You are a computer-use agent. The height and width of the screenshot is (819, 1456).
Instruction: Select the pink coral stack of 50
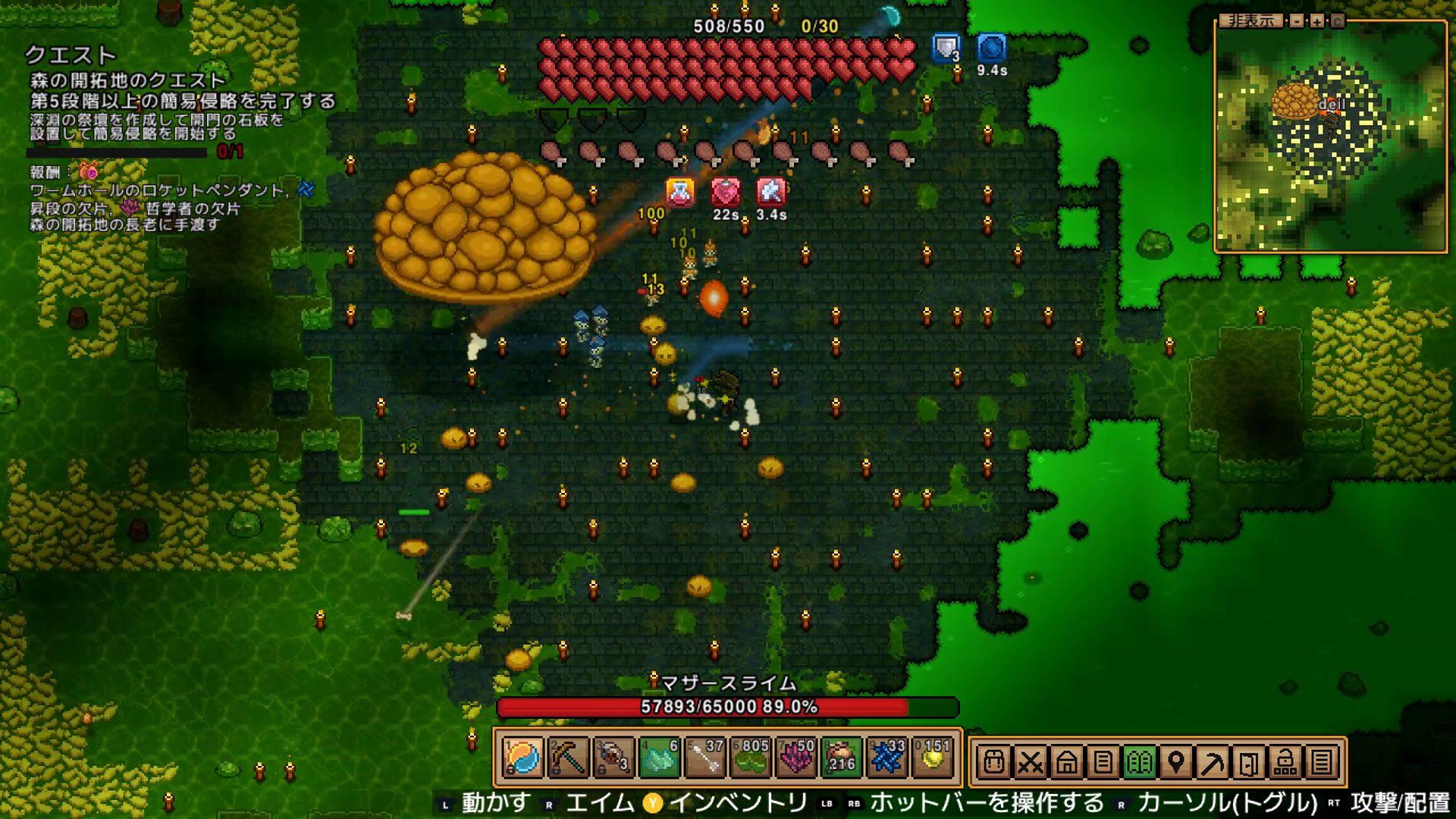[x=795, y=758]
